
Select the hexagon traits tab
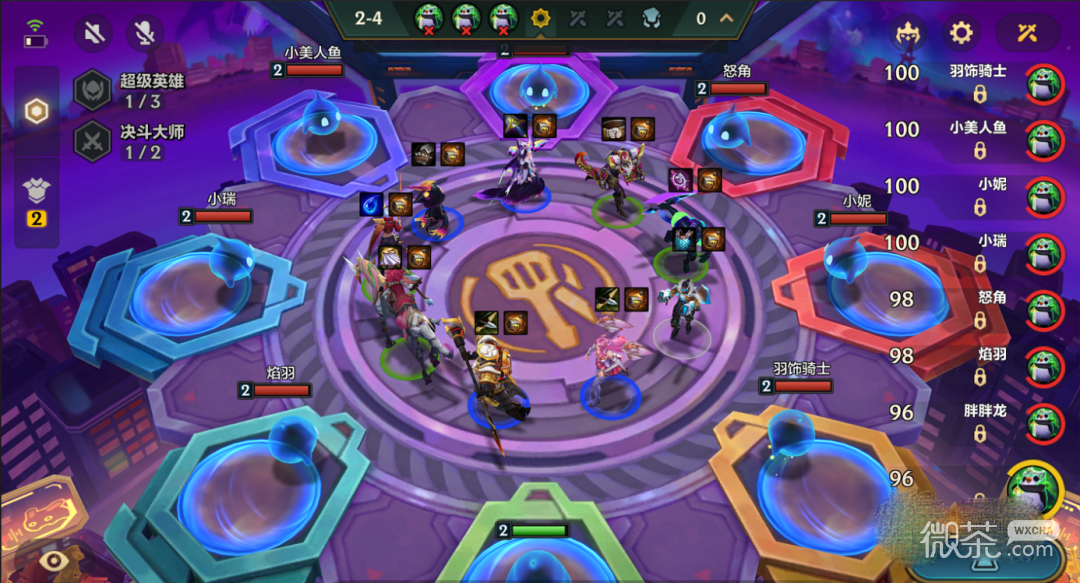click(36, 111)
